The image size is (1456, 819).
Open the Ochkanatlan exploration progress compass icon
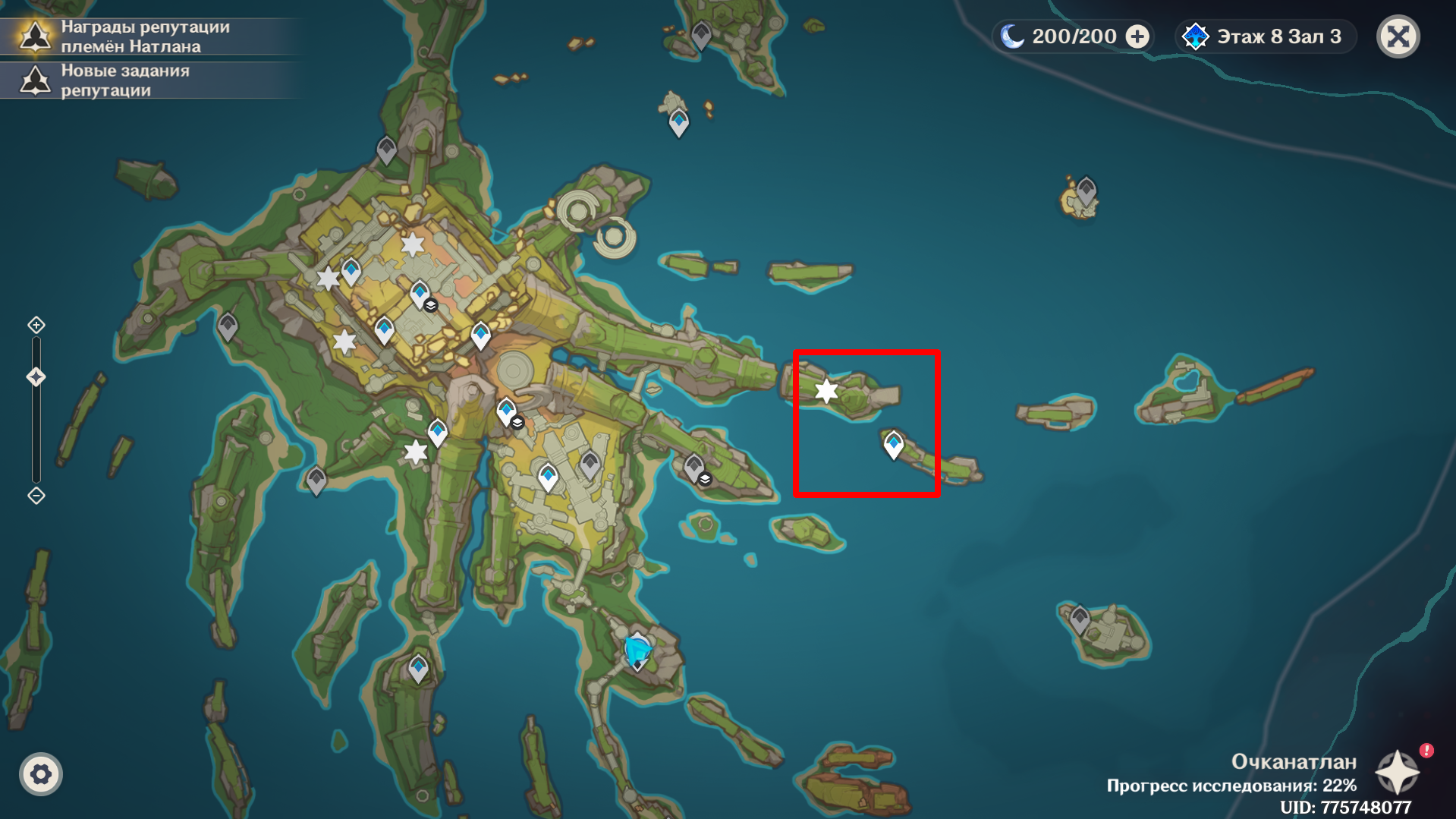coord(1397,773)
